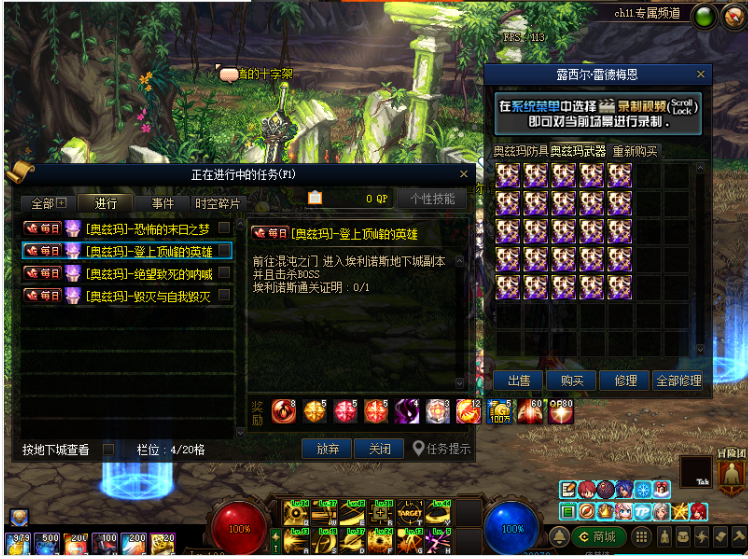Select quest 恐怖的末日之梦

click(x=147, y=229)
